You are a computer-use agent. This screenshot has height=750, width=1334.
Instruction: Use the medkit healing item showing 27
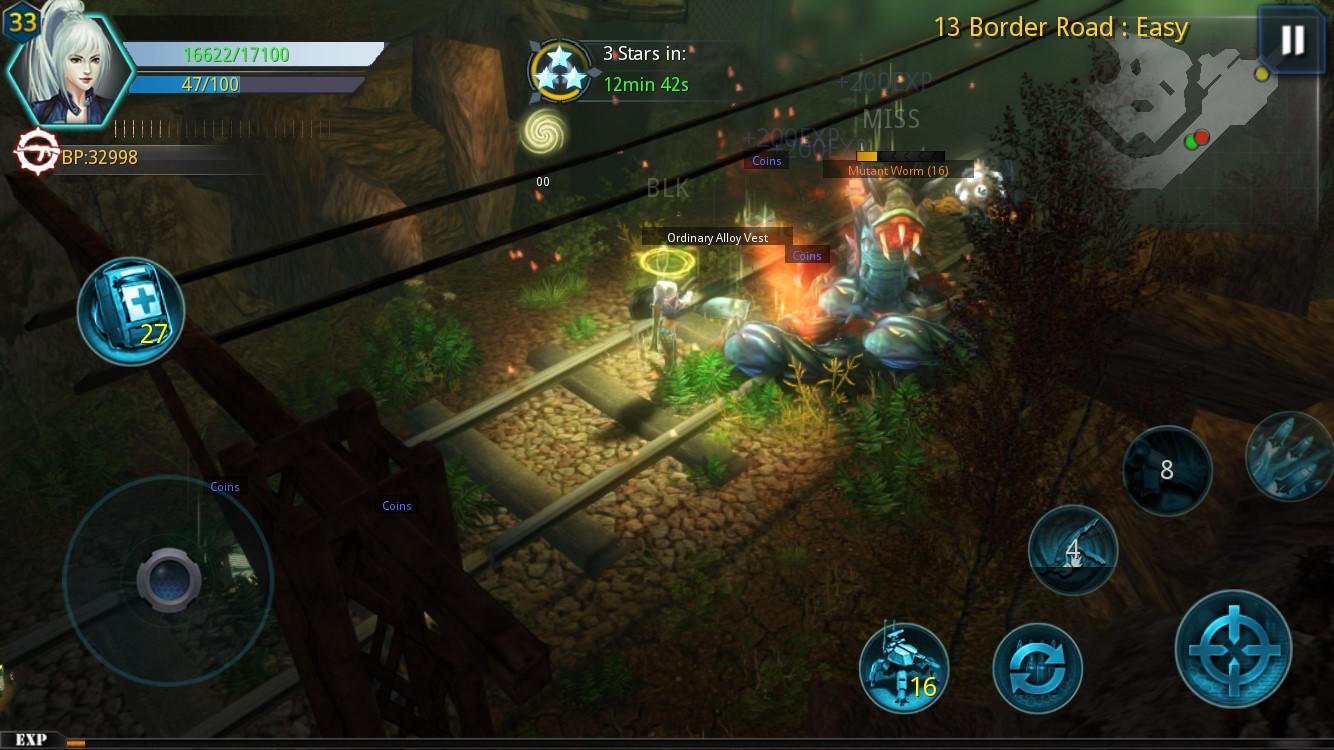point(130,311)
